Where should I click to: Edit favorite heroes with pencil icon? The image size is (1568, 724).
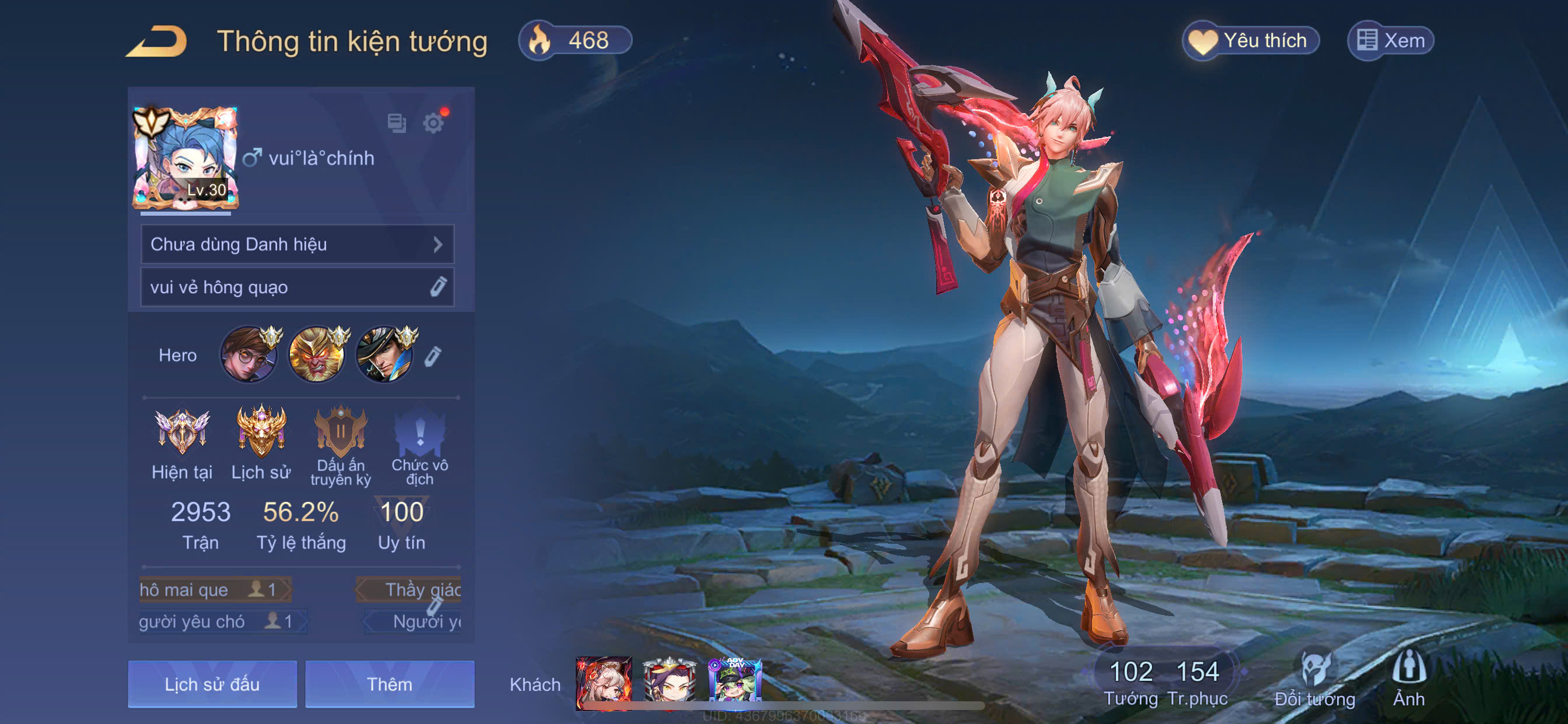[432, 357]
